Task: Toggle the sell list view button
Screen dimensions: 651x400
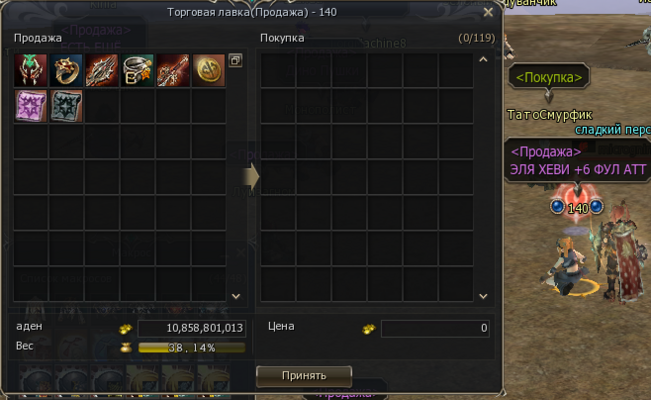Action: tap(235, 61)
